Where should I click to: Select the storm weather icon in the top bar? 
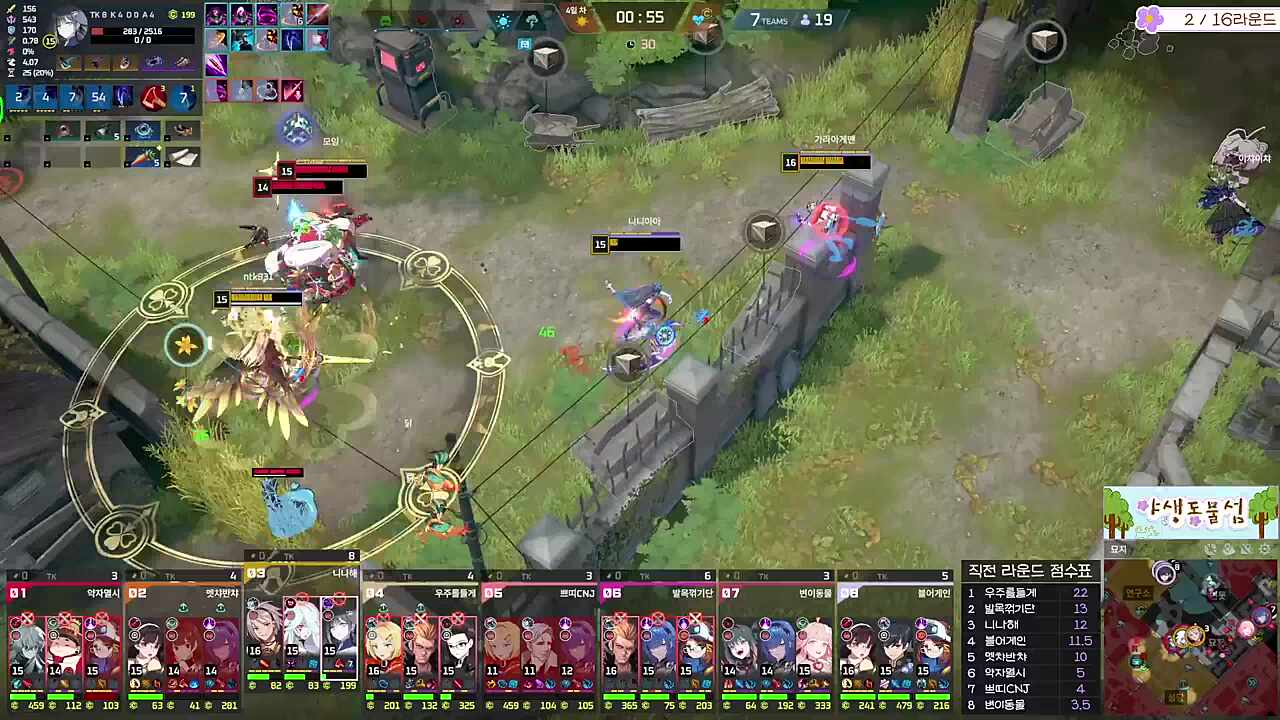point(533,21)
